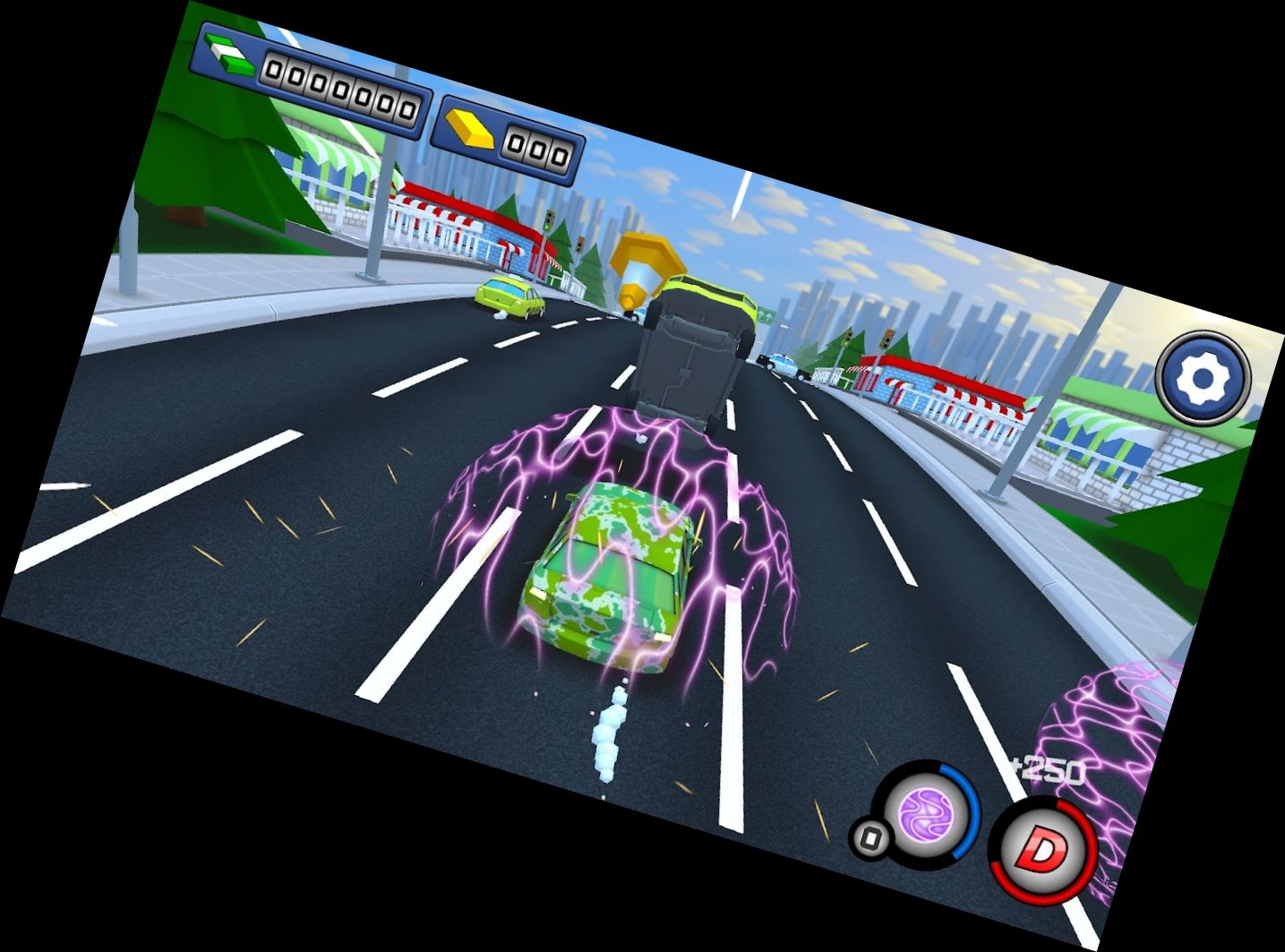Activate the purple shield orb ability
This screenshot has width=1285, height=952.
pos(927,813)
